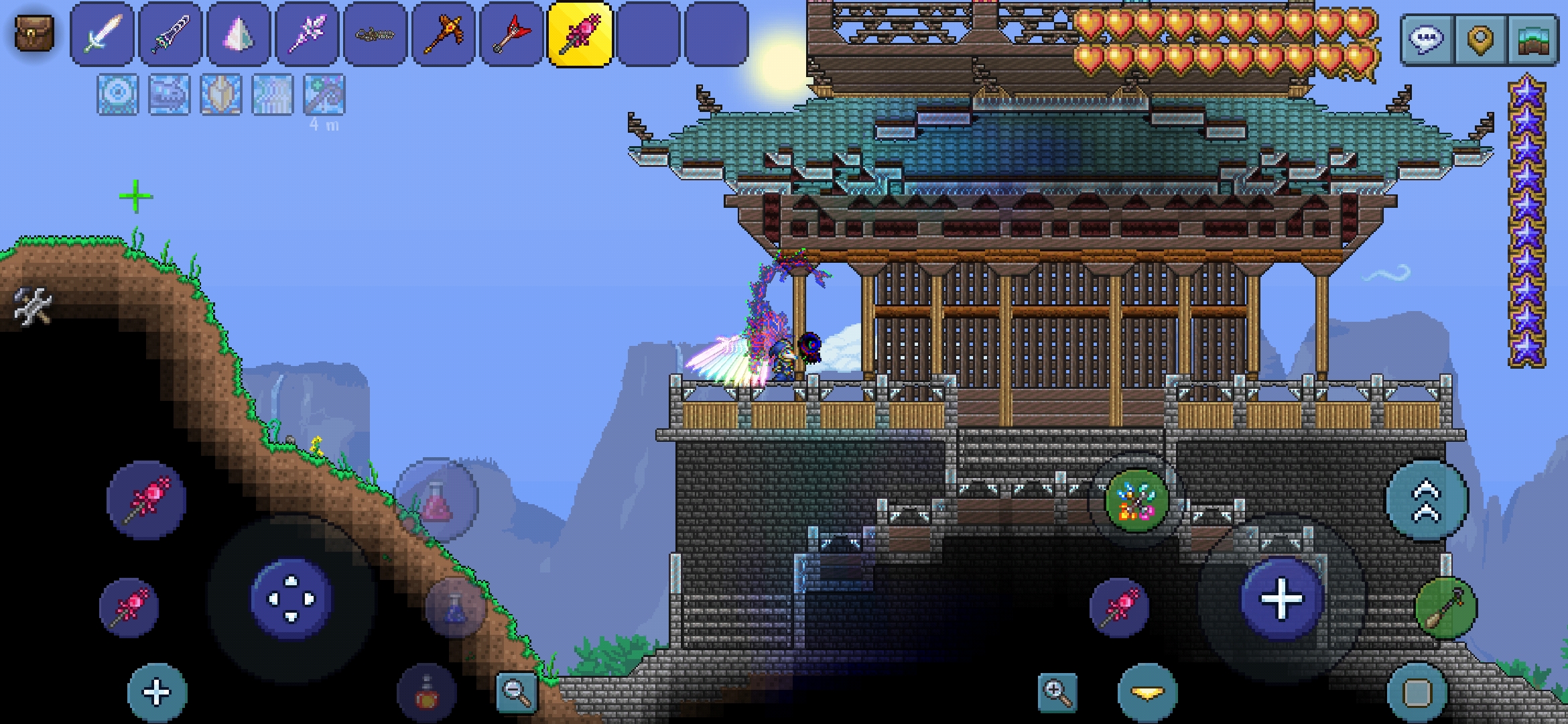Tap the green colorful buff quick button

point(1136,501)
